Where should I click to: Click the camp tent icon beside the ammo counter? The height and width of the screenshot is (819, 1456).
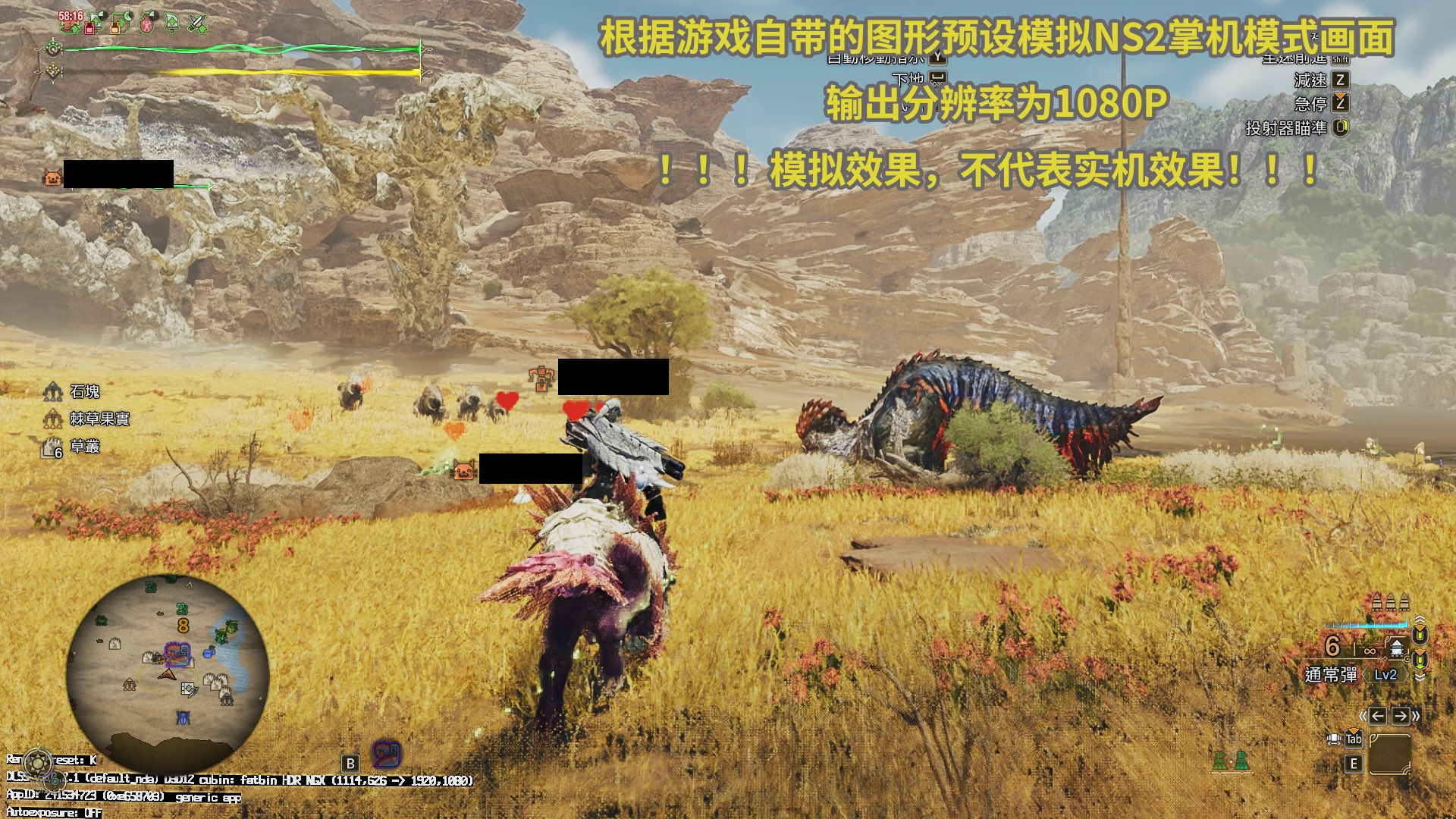pos(1395,648)
